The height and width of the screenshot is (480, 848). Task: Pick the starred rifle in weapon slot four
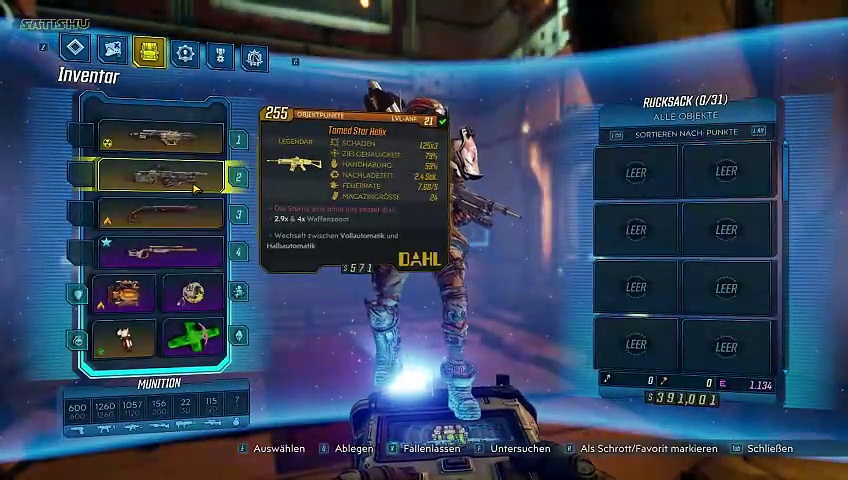(x=160, y=251)
